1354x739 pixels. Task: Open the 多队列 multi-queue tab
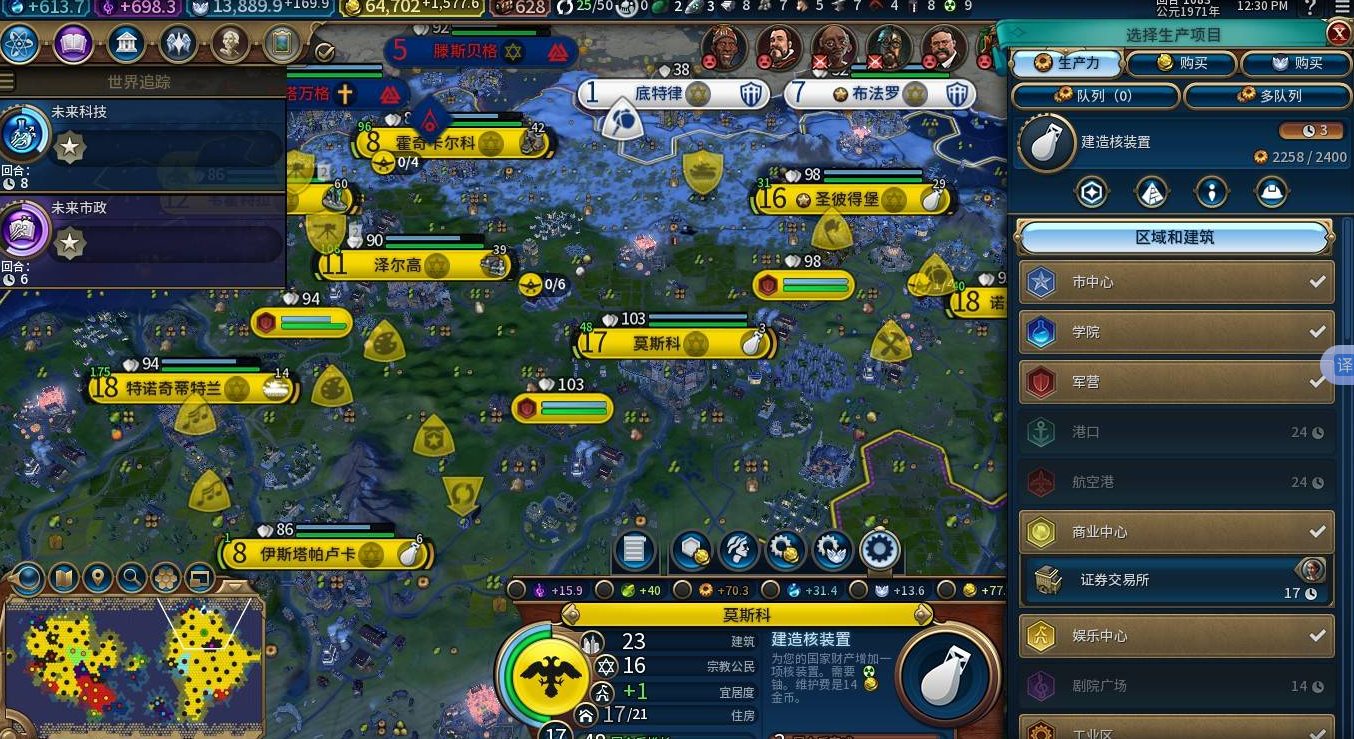1267,96
